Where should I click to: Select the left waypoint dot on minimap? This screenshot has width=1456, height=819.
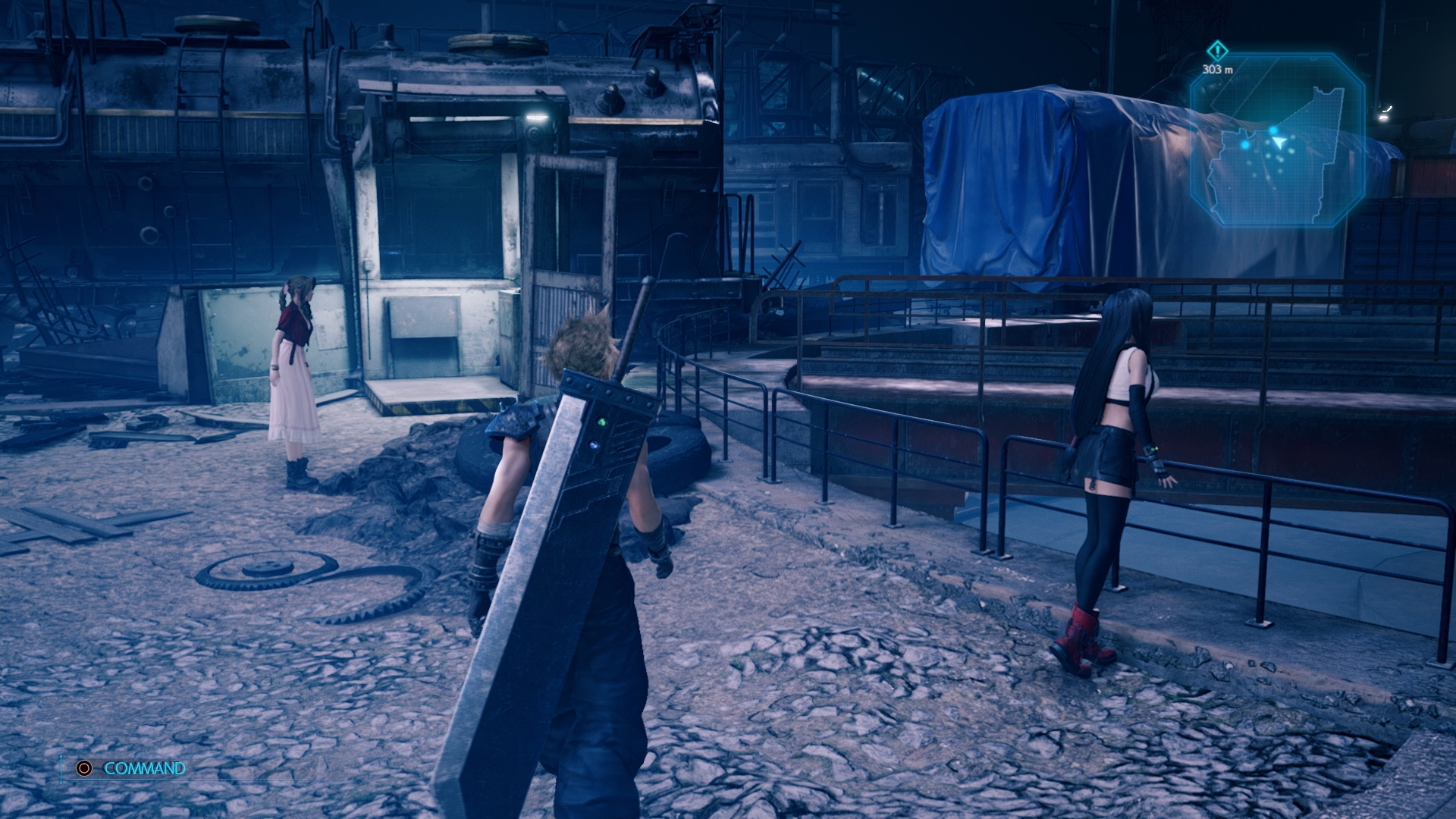(x=1245, y=145)
